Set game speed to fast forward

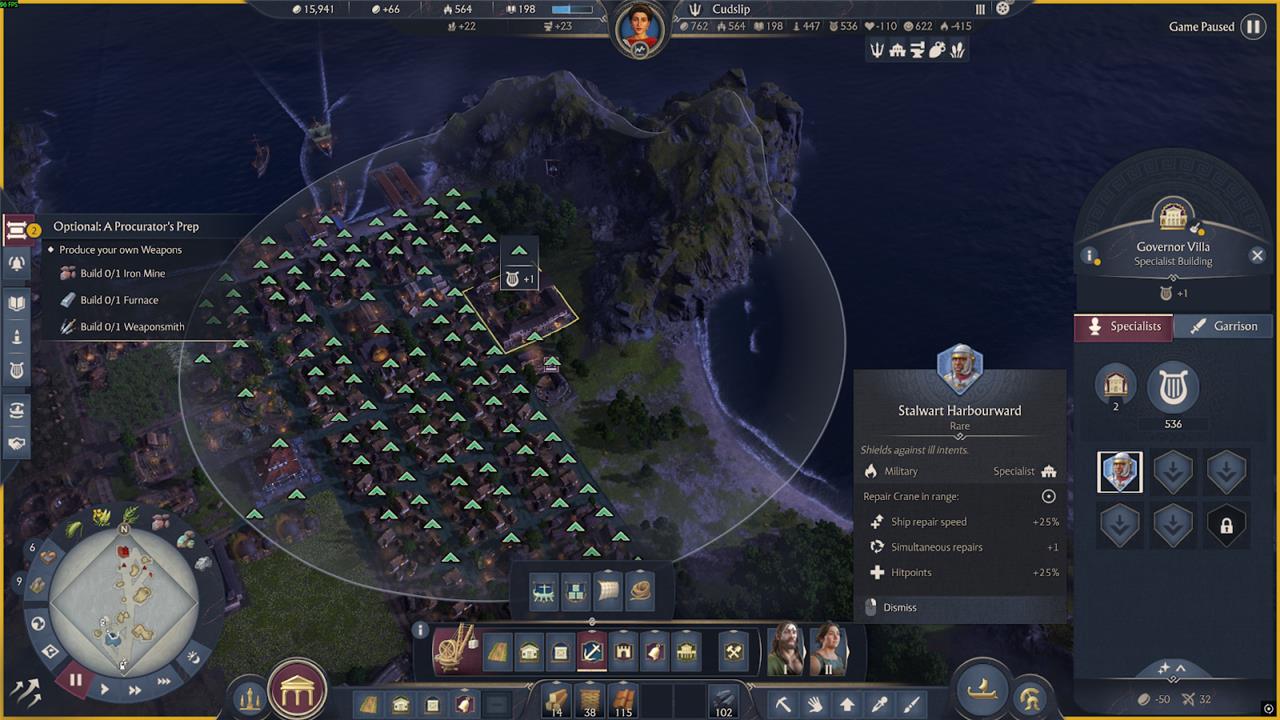click(135, 690)
